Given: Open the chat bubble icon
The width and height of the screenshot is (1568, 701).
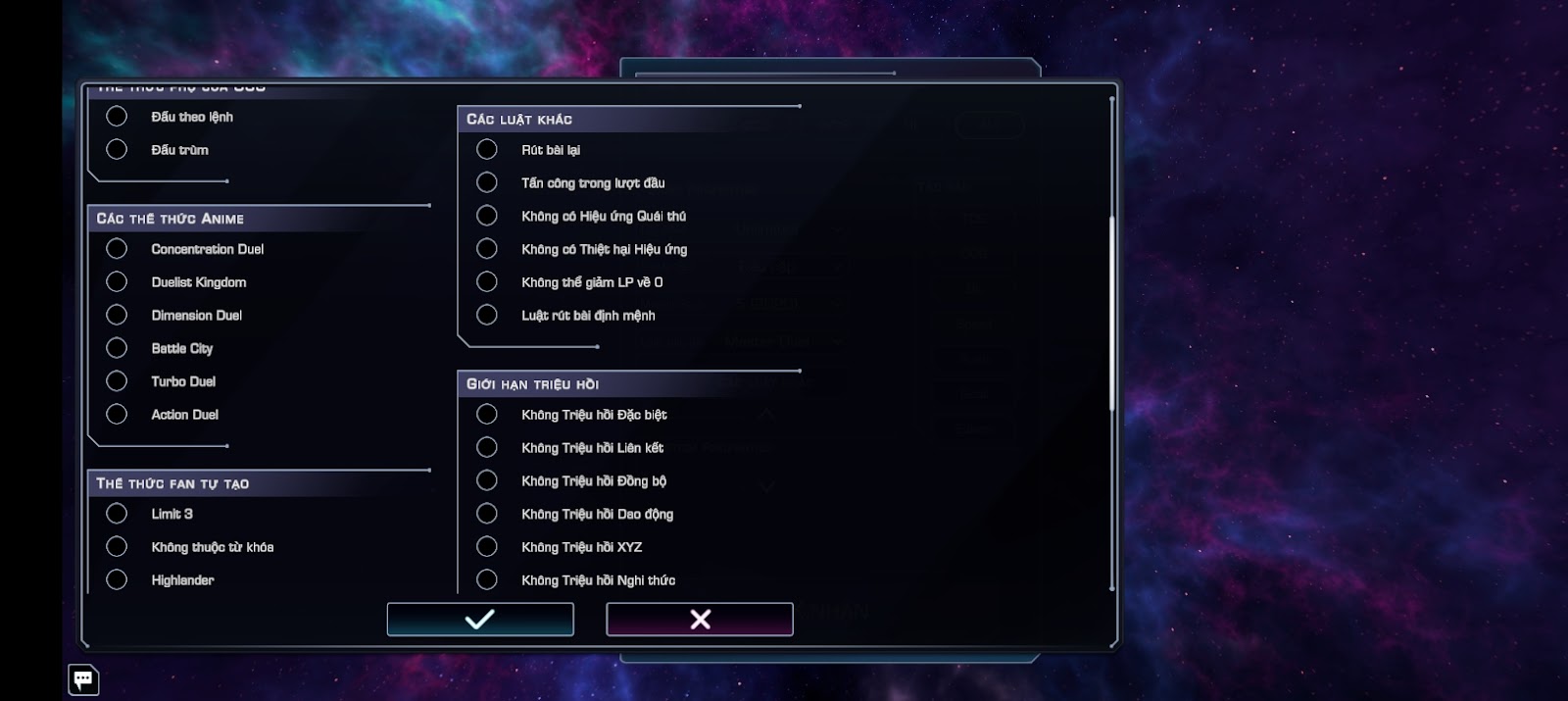Looking at the screenshot, I should (83, 678).
